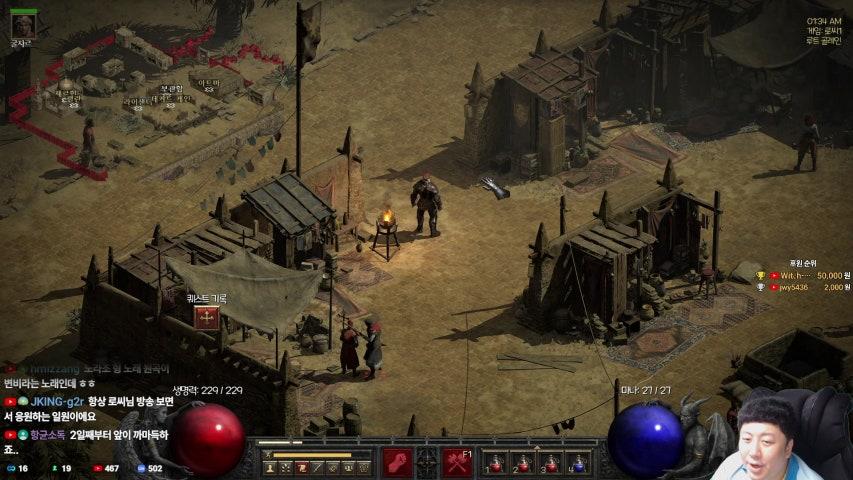Select the mercenary portrait

[x=23, y=24]
